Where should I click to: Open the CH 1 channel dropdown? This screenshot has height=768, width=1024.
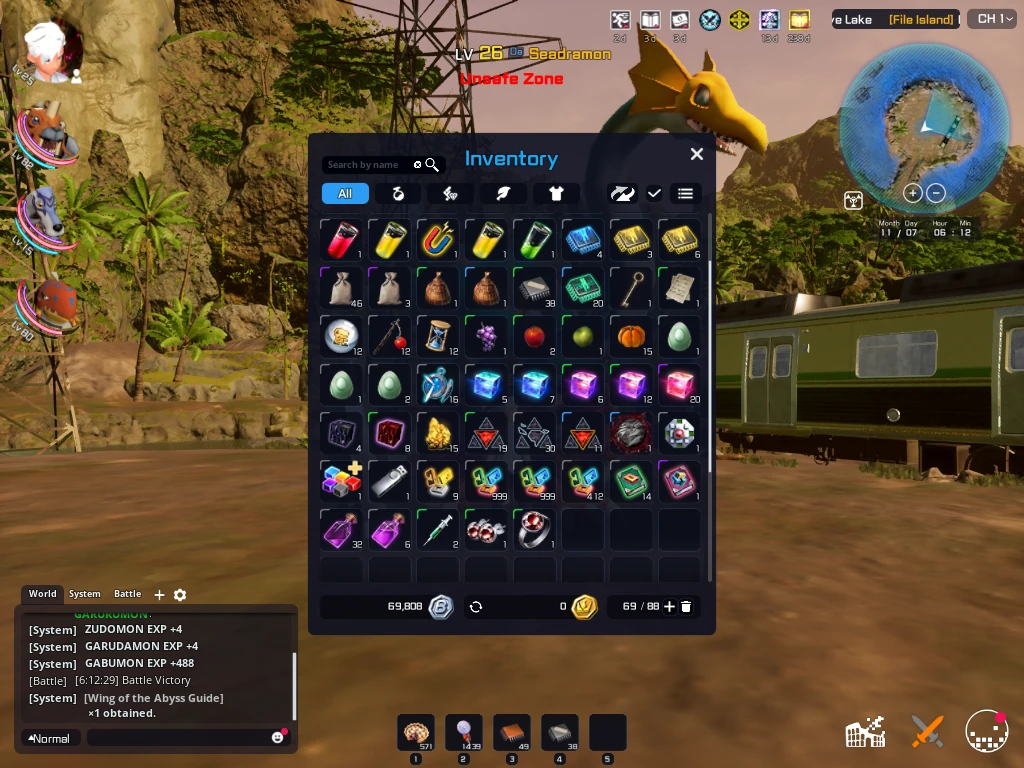coord(990,19)
